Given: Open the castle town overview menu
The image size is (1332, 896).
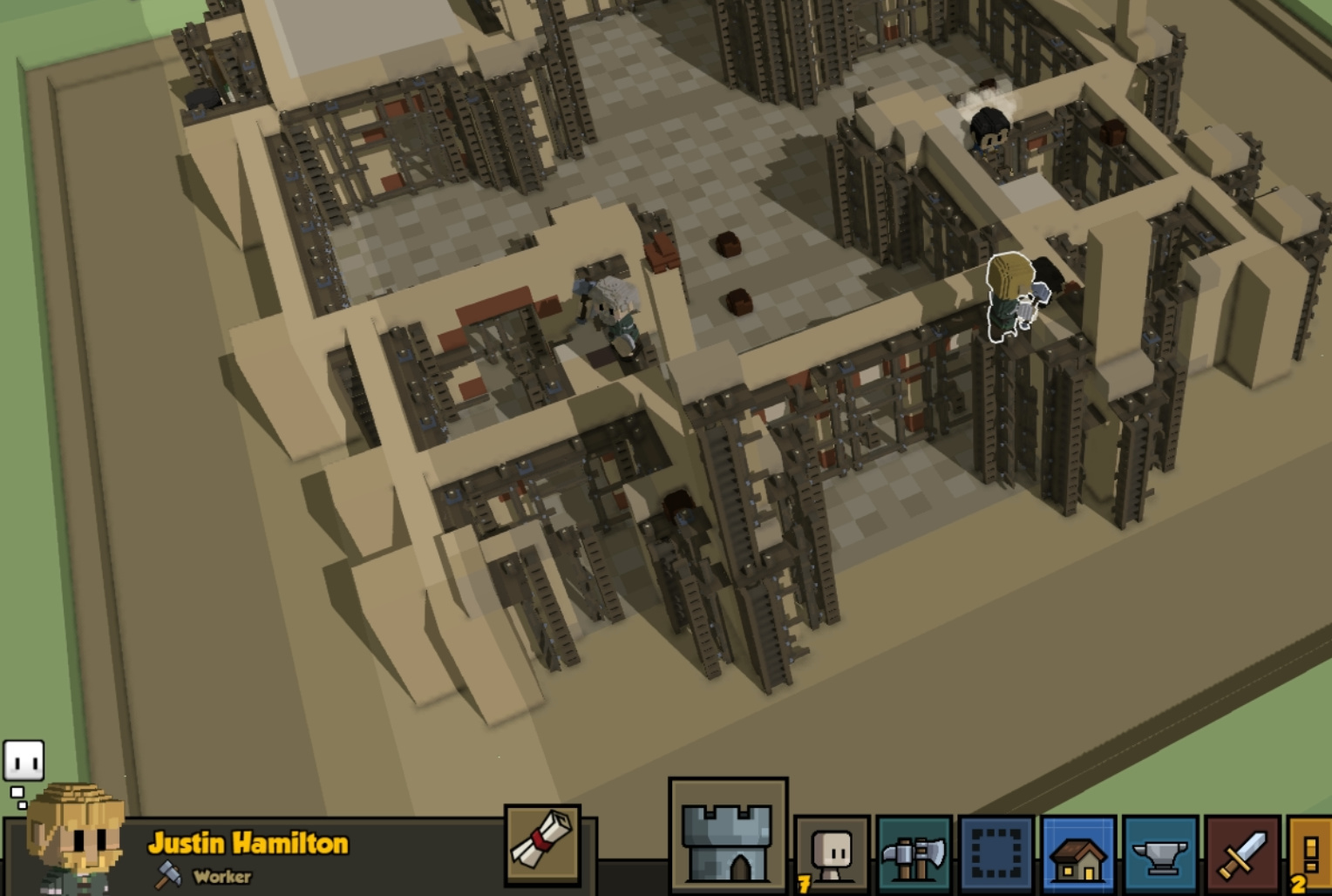Looking at the screenshot, I should pos(728,837).
